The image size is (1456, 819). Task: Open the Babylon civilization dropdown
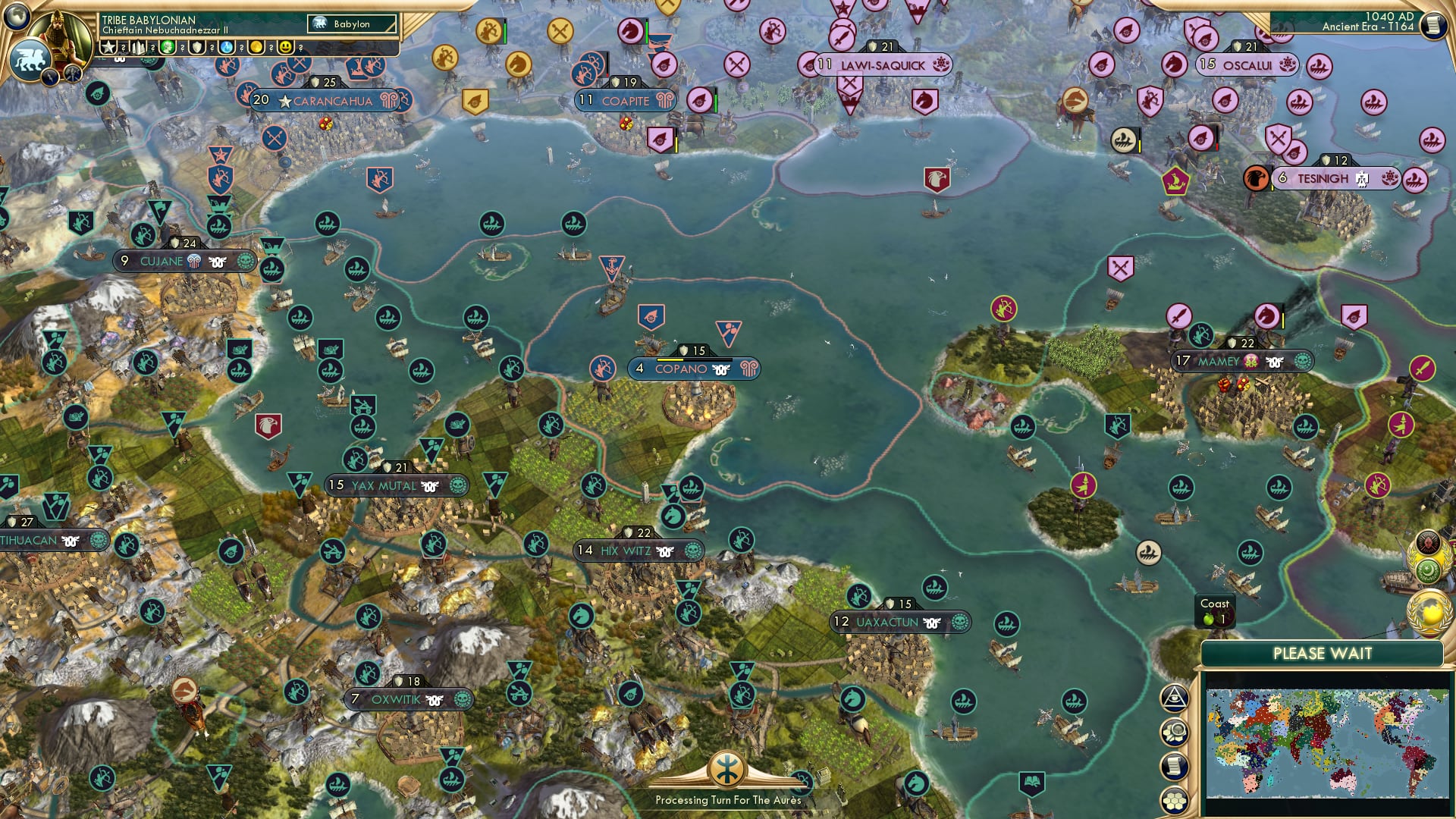tap(351, 24)
